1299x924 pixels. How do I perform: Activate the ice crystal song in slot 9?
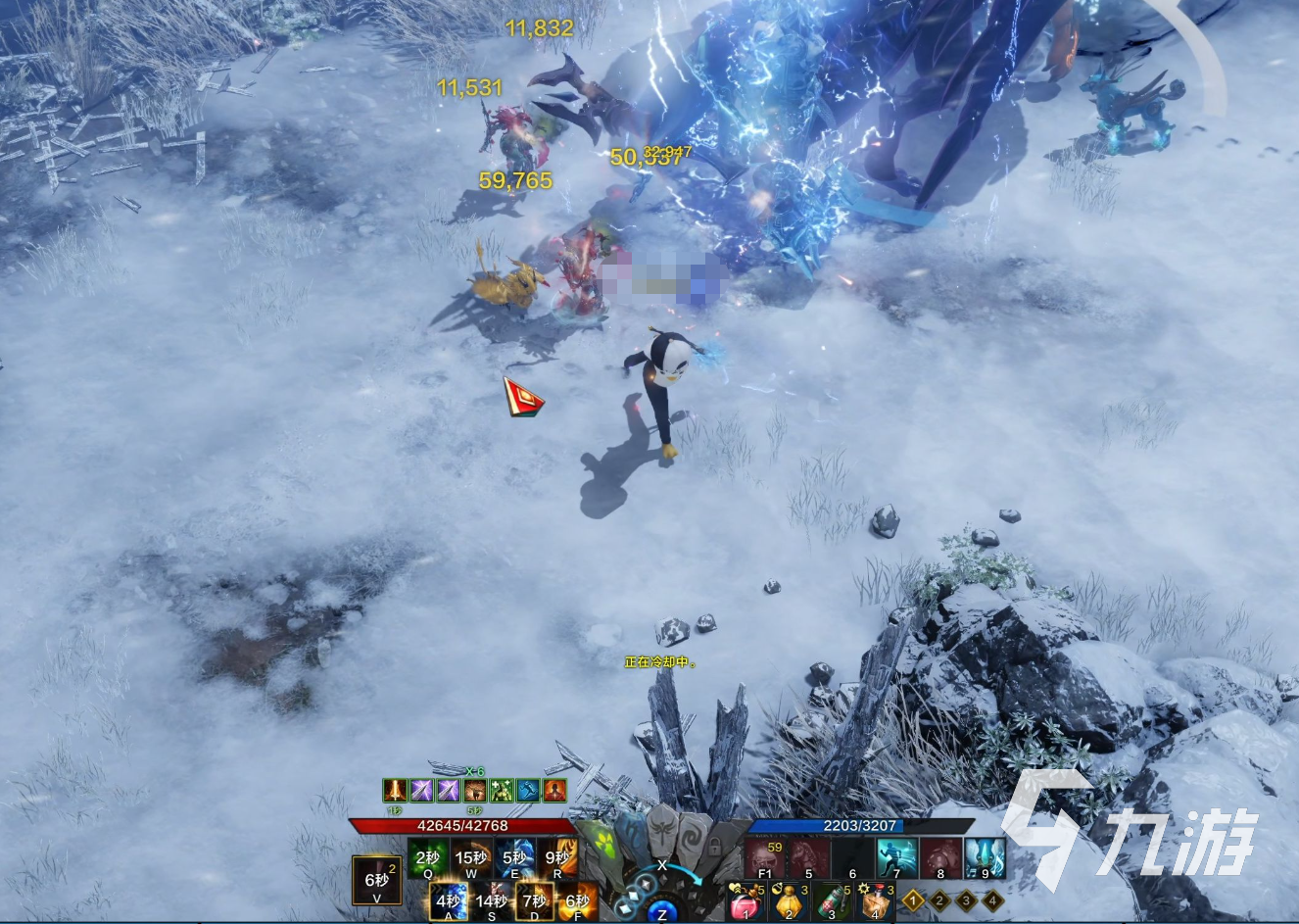(x=985, y=857)
